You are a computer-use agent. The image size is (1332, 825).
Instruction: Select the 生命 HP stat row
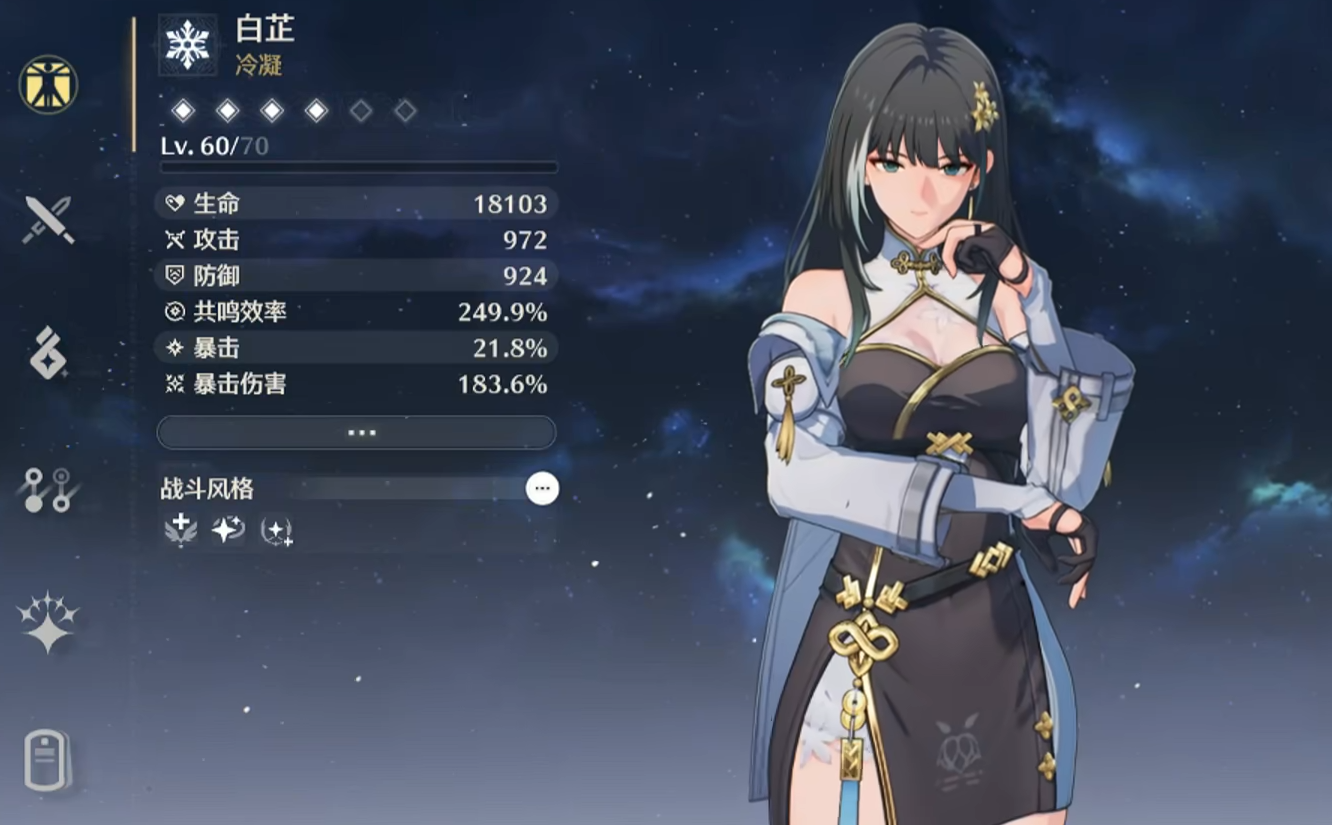point(356,204)
